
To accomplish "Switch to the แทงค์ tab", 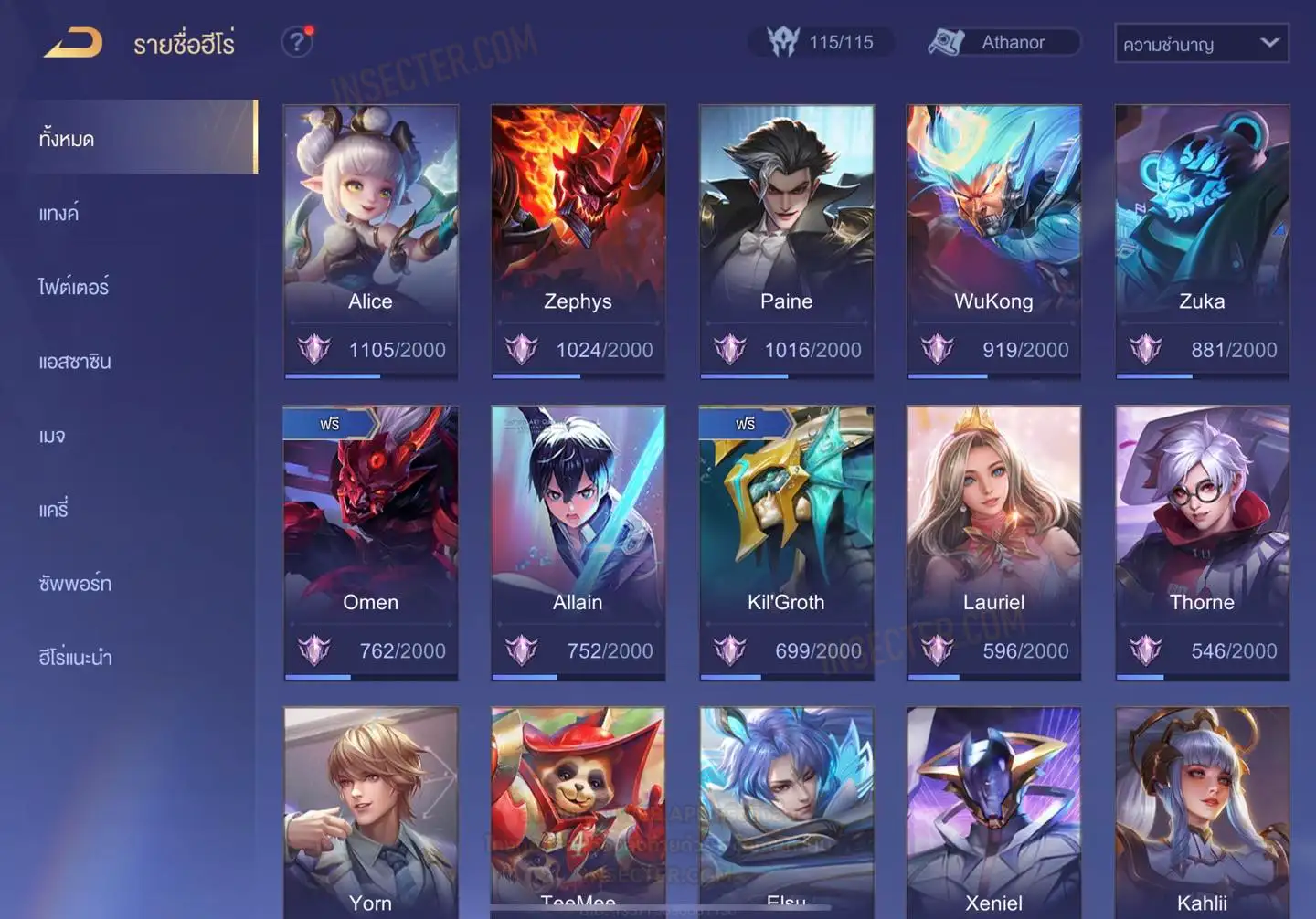I will [x=58, y=213].
